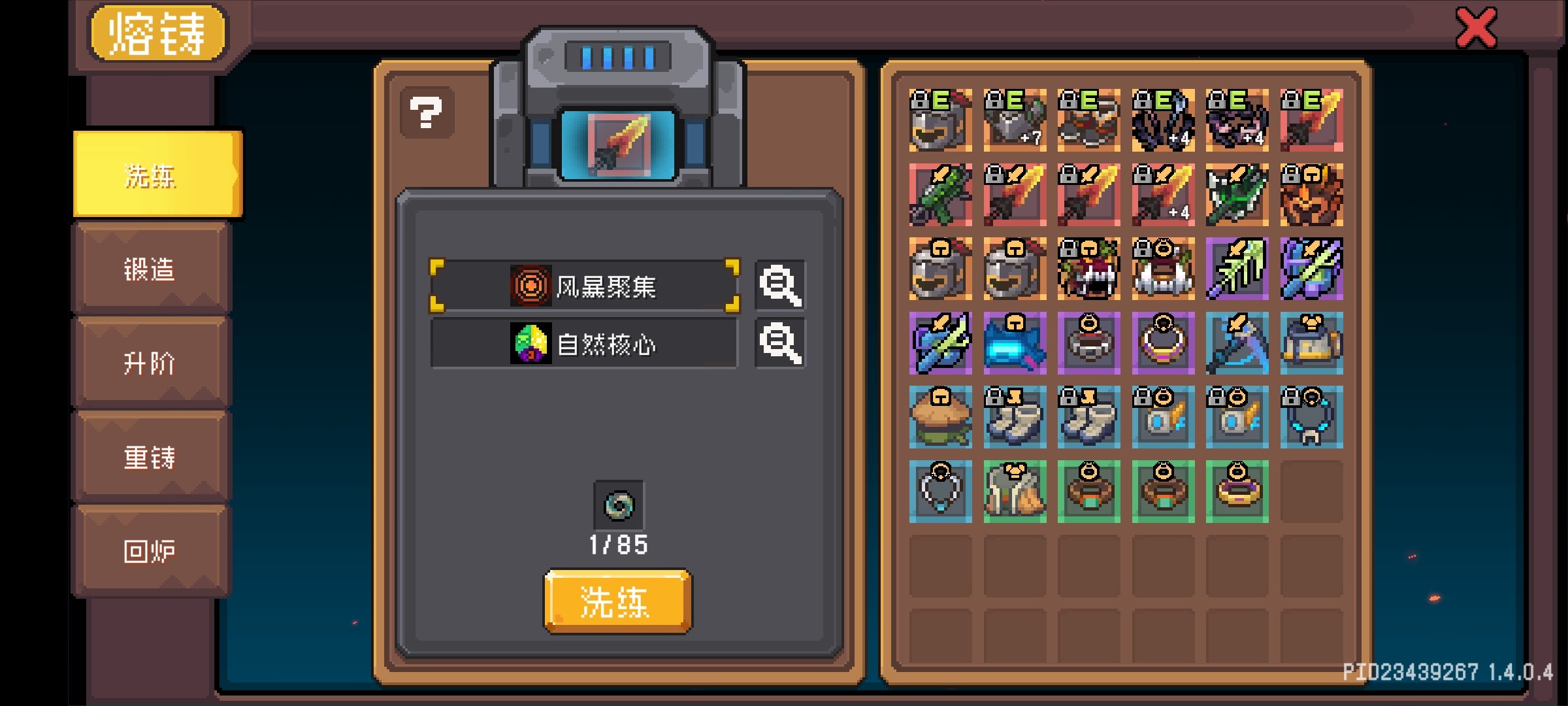Open the magnifier beside 自然核心 slot

(779, 343)
